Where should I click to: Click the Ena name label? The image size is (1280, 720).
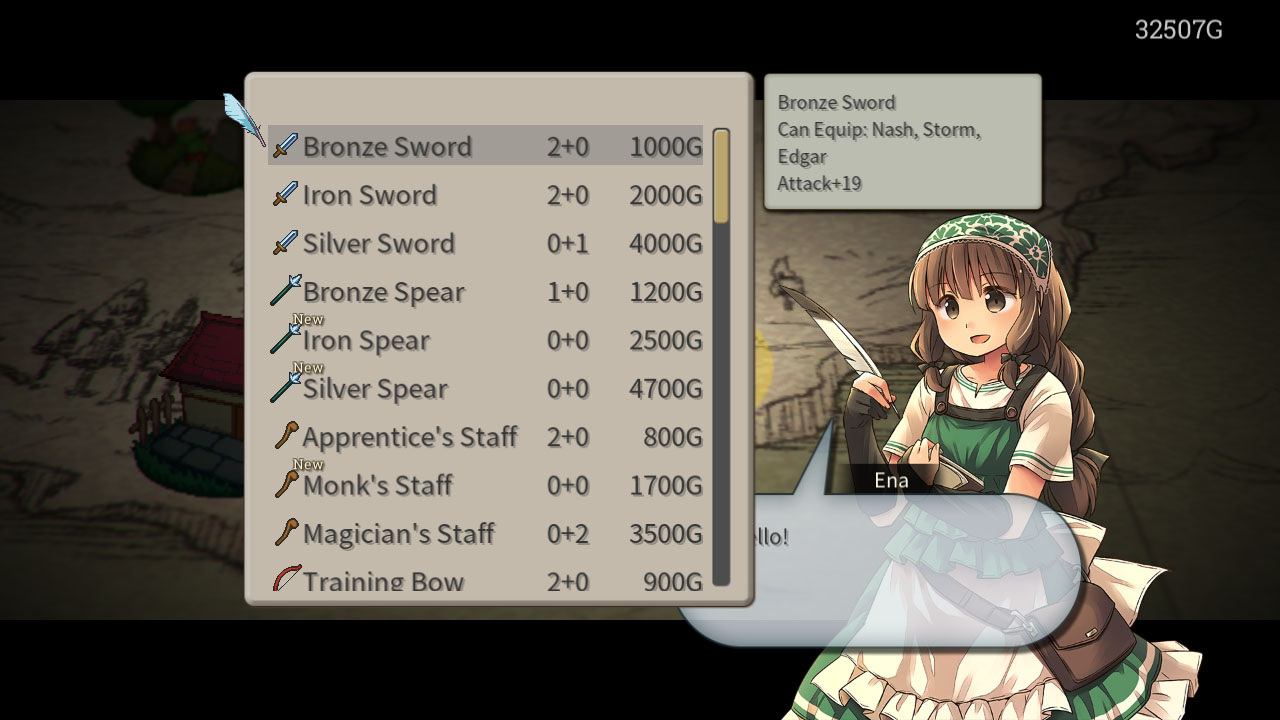point(890,479)
